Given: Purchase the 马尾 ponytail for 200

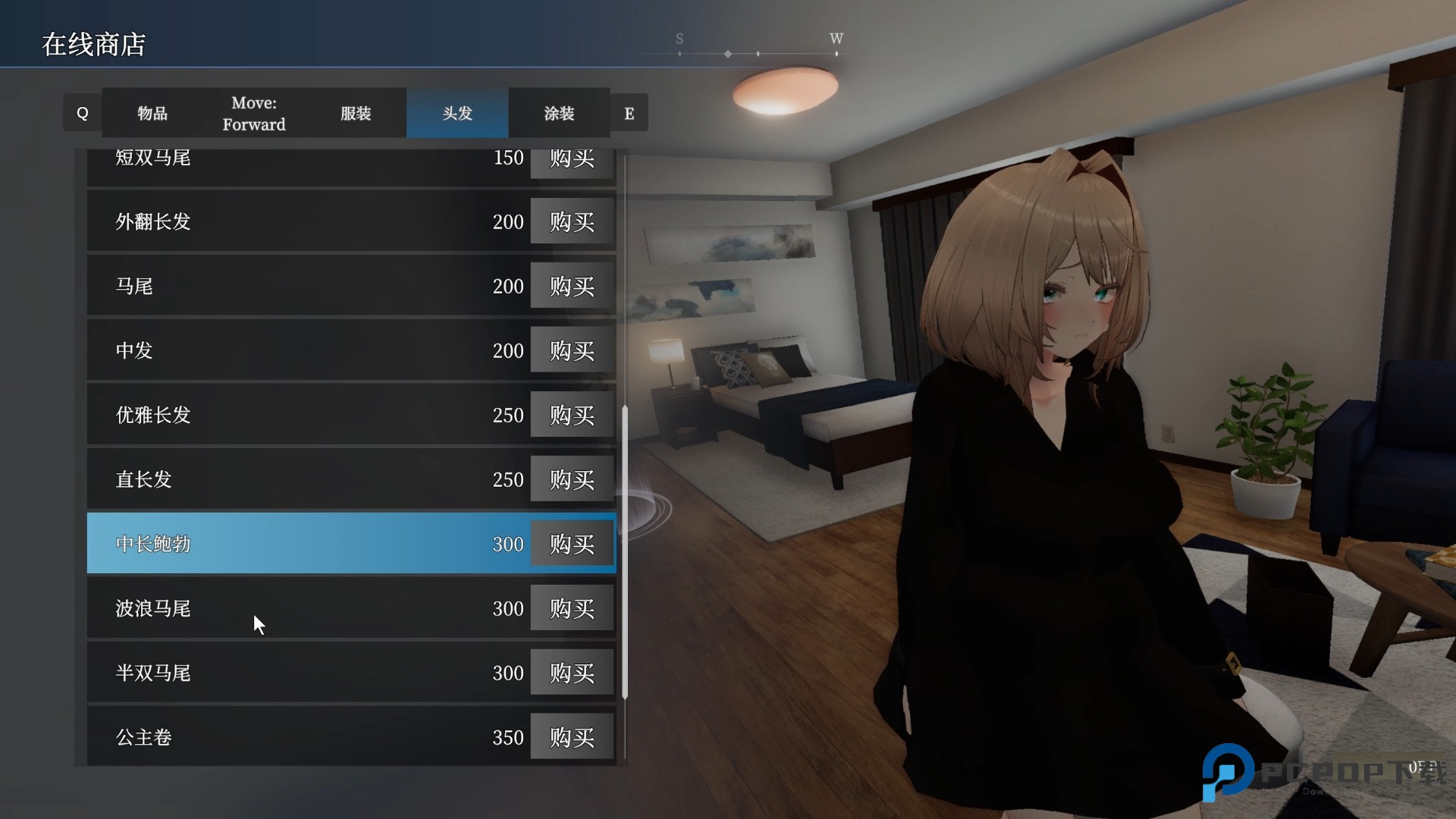Looking at the screenshot, I should click(x=572, y=286).
